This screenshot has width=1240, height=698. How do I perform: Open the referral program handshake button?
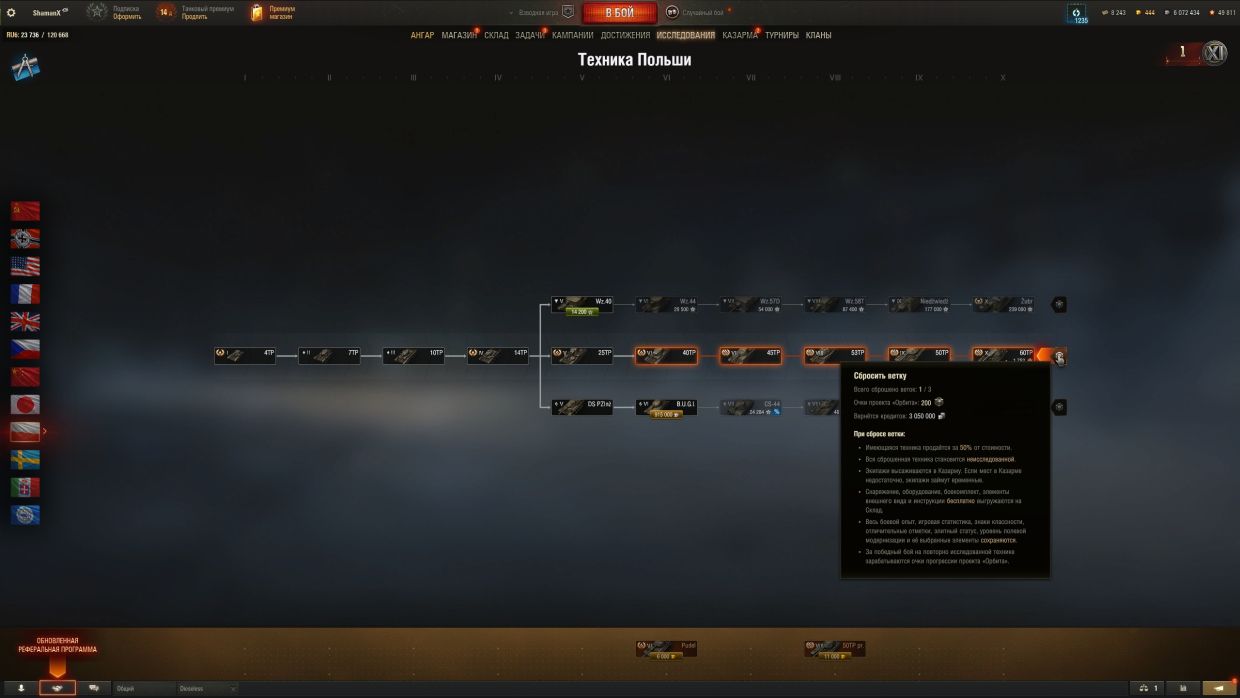pos(57,688)
